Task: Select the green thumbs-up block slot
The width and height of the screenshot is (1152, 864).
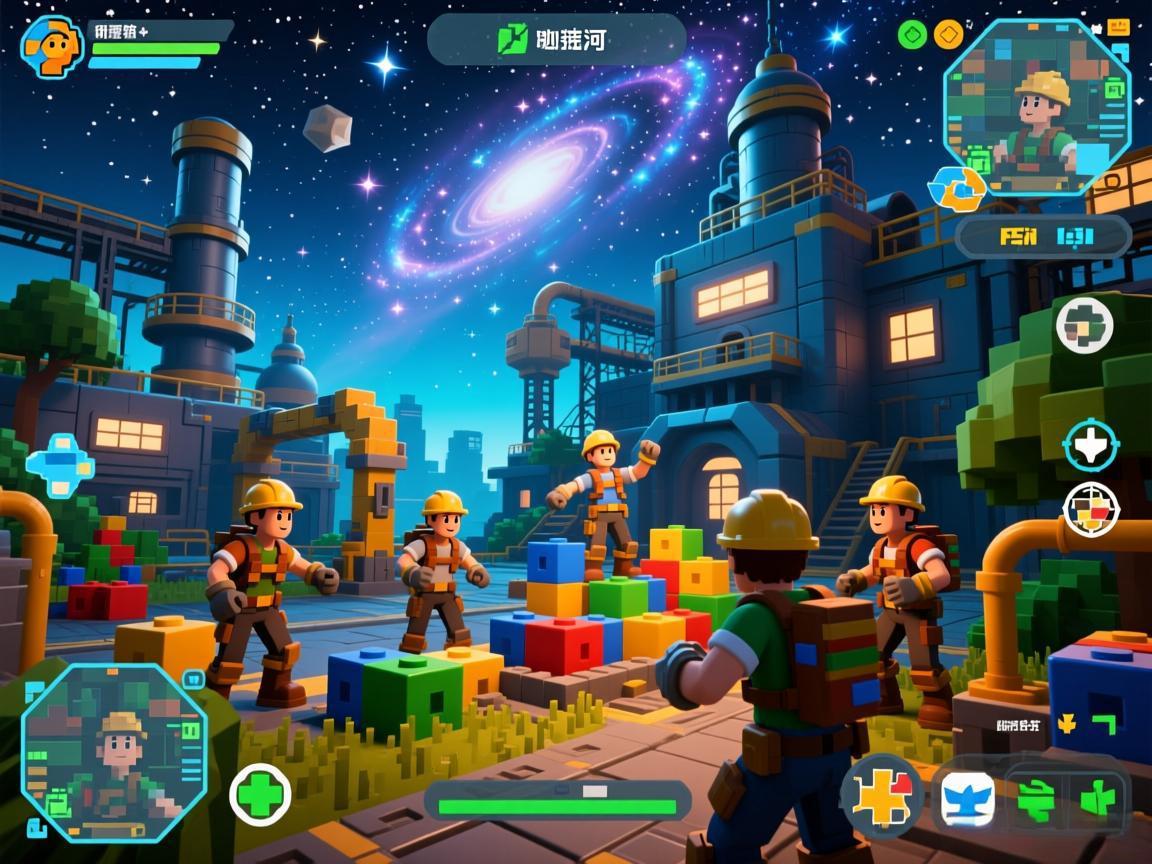Action: pos(1097,800)
